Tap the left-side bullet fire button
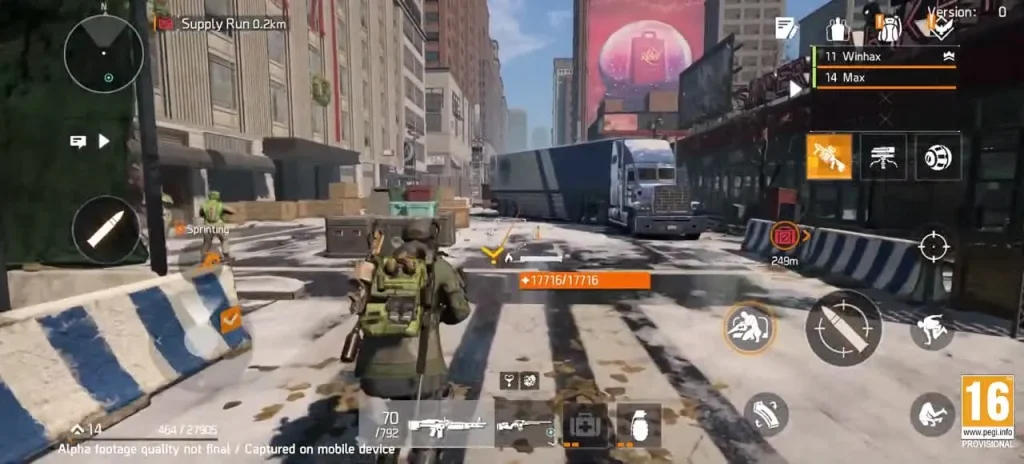Image resolution: width=1024 pixels, height=464 pixels. [x=106, y=229]
